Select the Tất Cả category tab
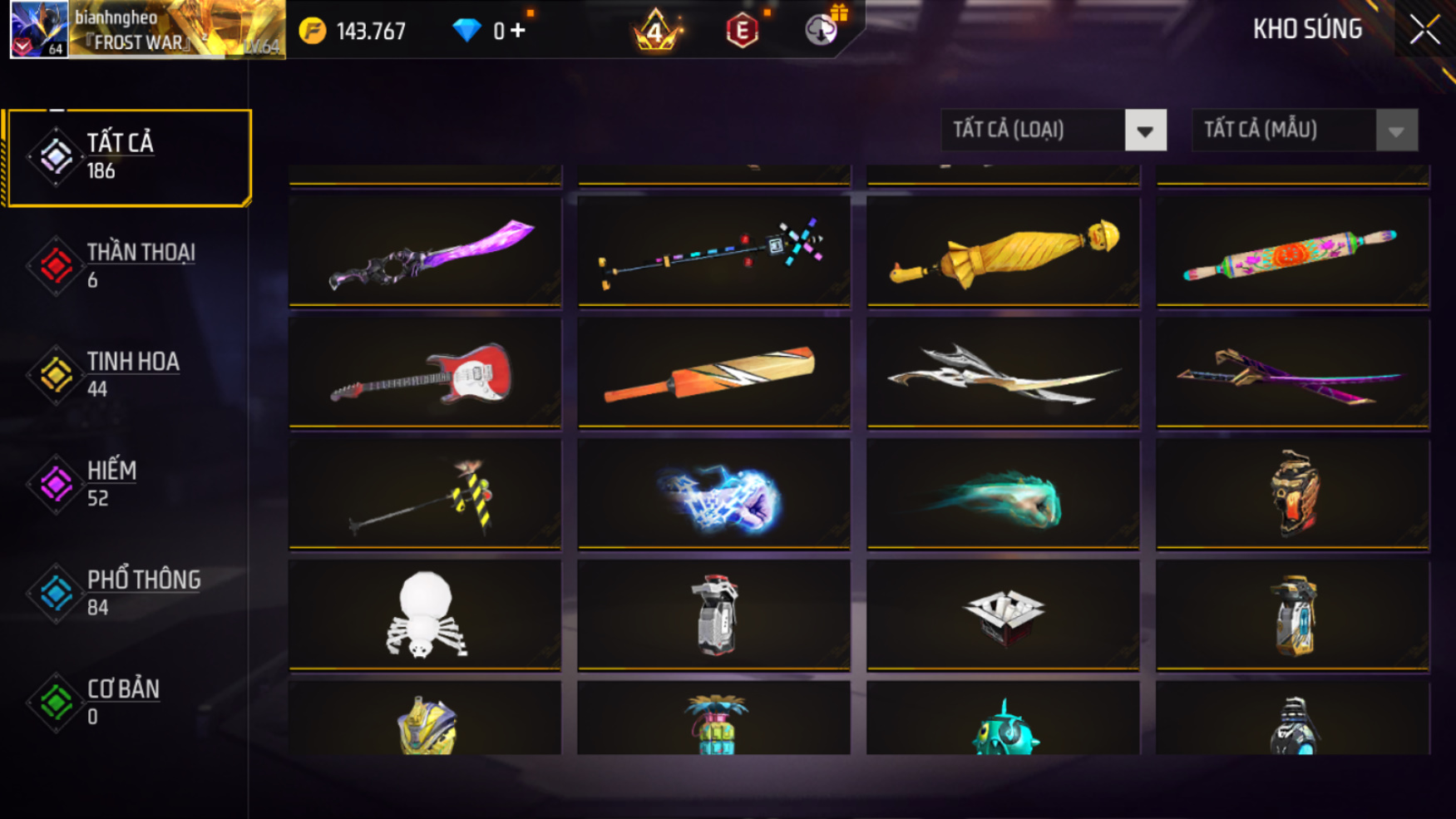Screen dimensions: 1456x819 click(x=128, y=157)
